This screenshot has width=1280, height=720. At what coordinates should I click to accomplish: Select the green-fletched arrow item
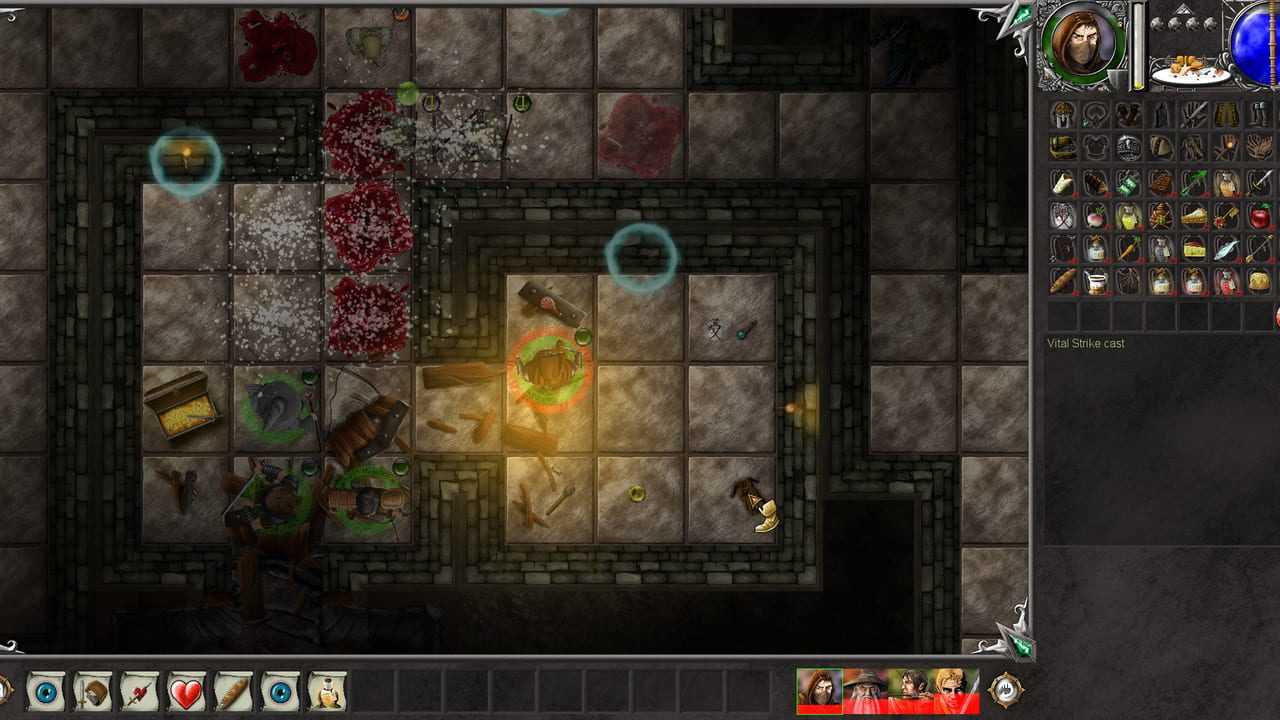coord(1194,183)
